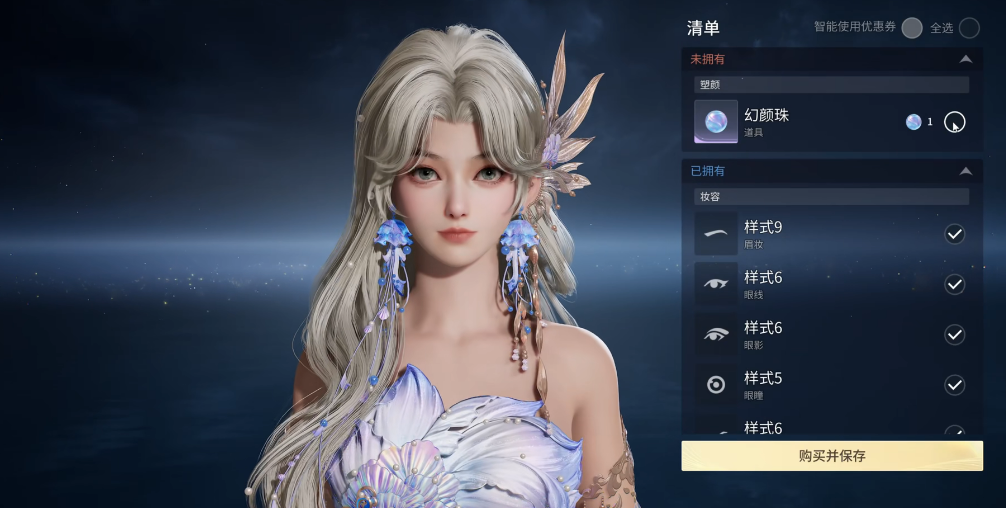This screenshot has width=1006, height=508.
Task: Tick the 全选 select-all circle
Action: pos(968,28)
